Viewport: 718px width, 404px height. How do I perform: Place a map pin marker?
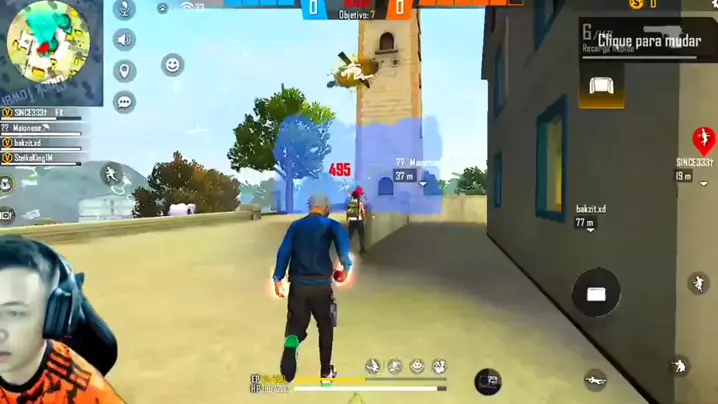[x=125, y=71]
